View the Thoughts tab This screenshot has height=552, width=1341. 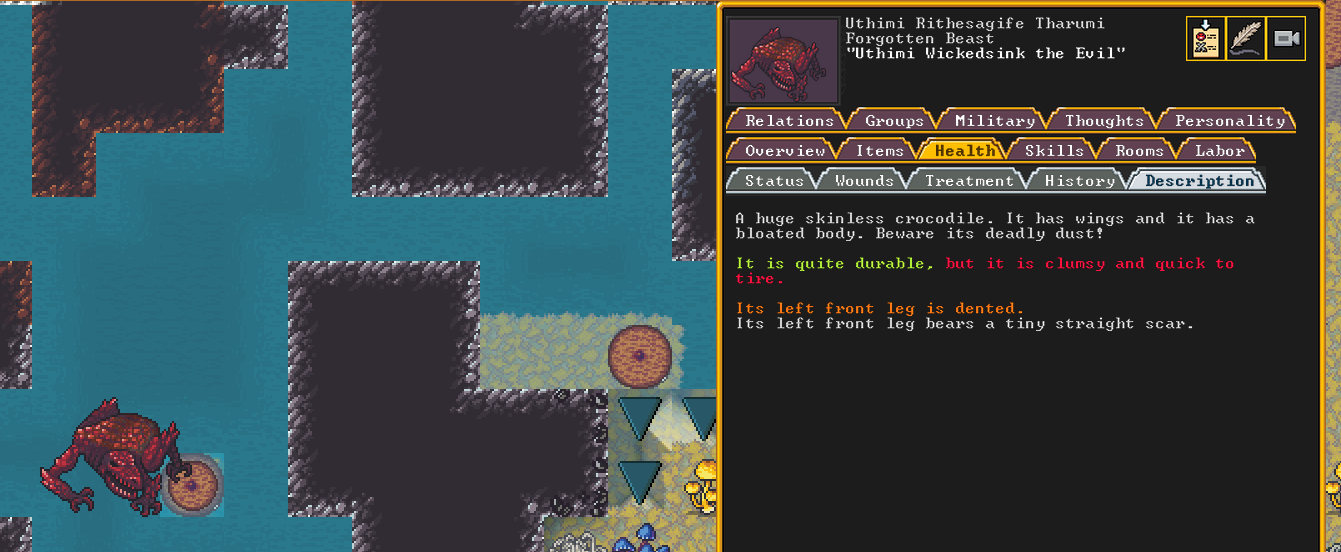[1104, 121]
